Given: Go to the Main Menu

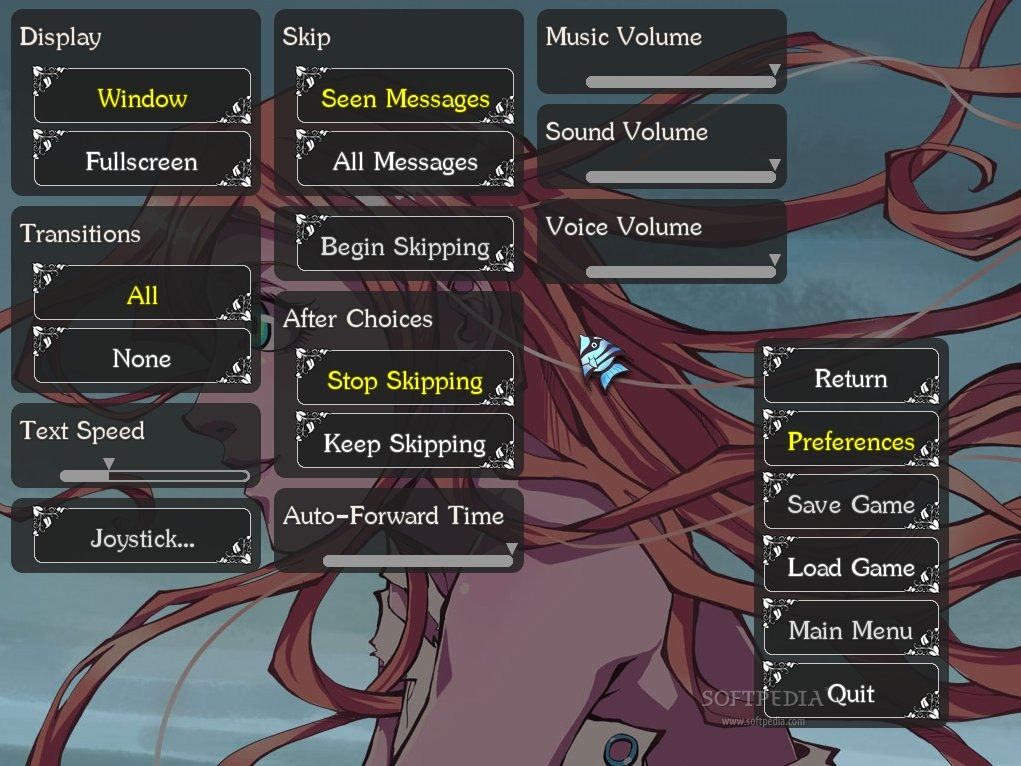Looking at the screenshot, I should pos(851,630).
